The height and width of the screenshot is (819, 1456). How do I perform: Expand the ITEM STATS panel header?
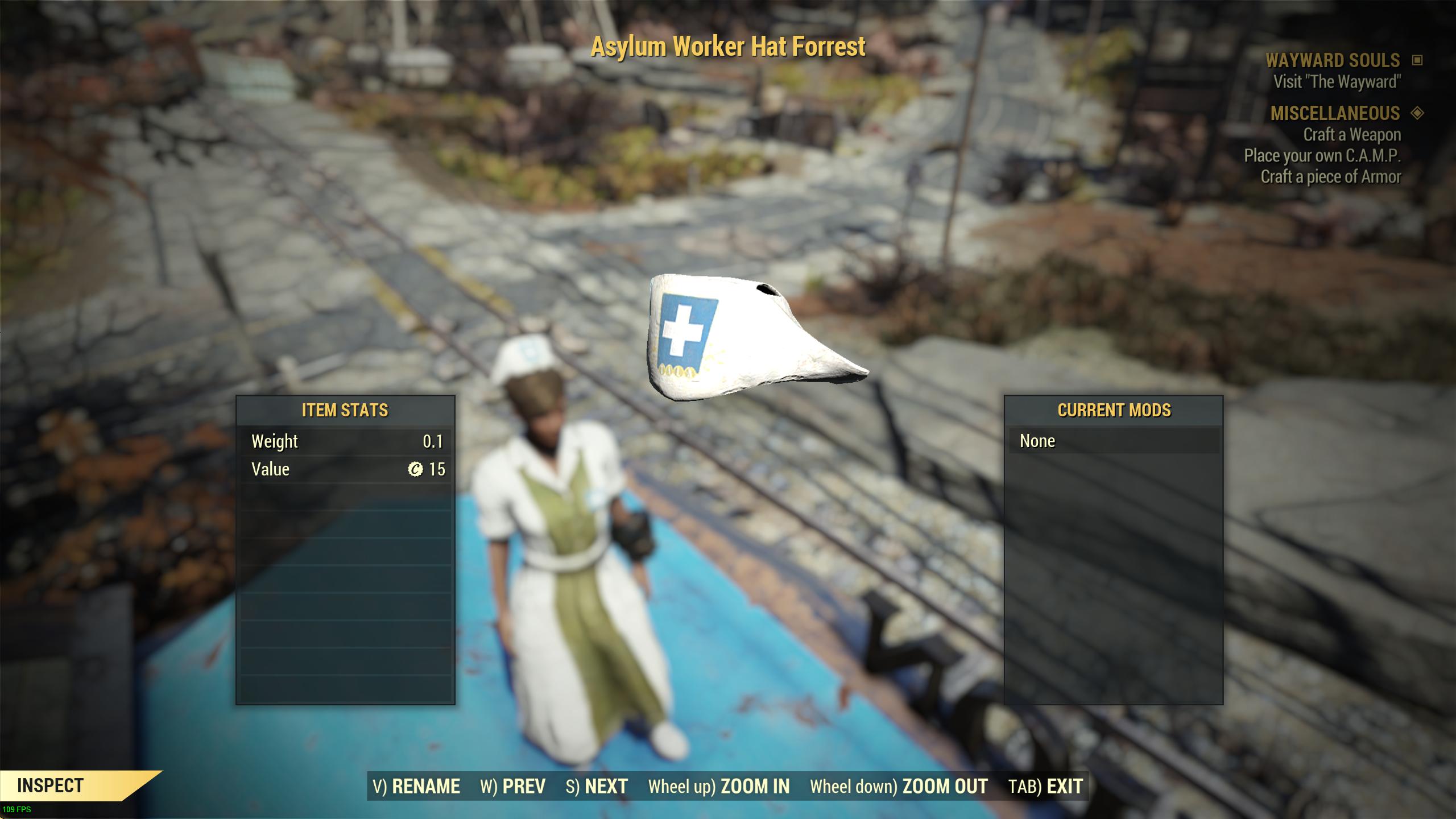345,410
